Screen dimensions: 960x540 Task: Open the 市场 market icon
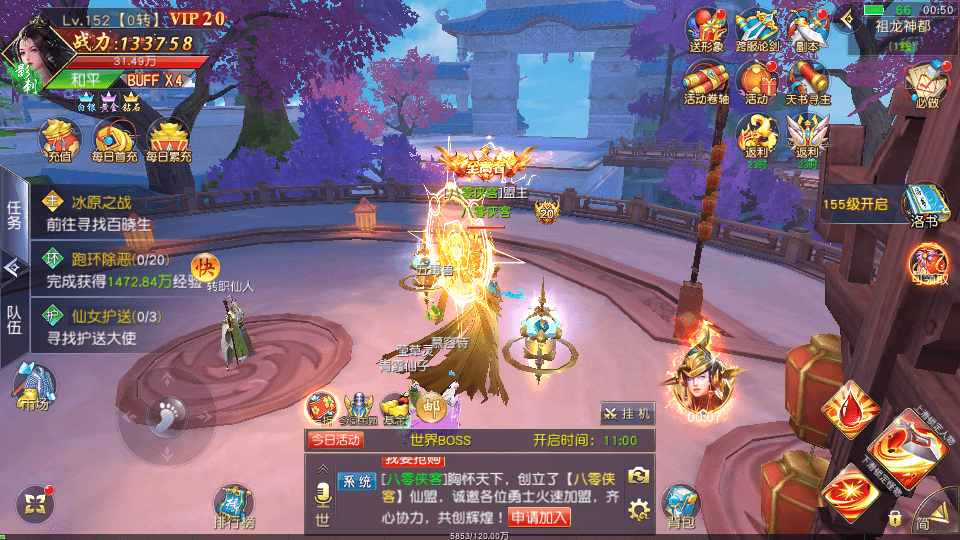point(36,386)
